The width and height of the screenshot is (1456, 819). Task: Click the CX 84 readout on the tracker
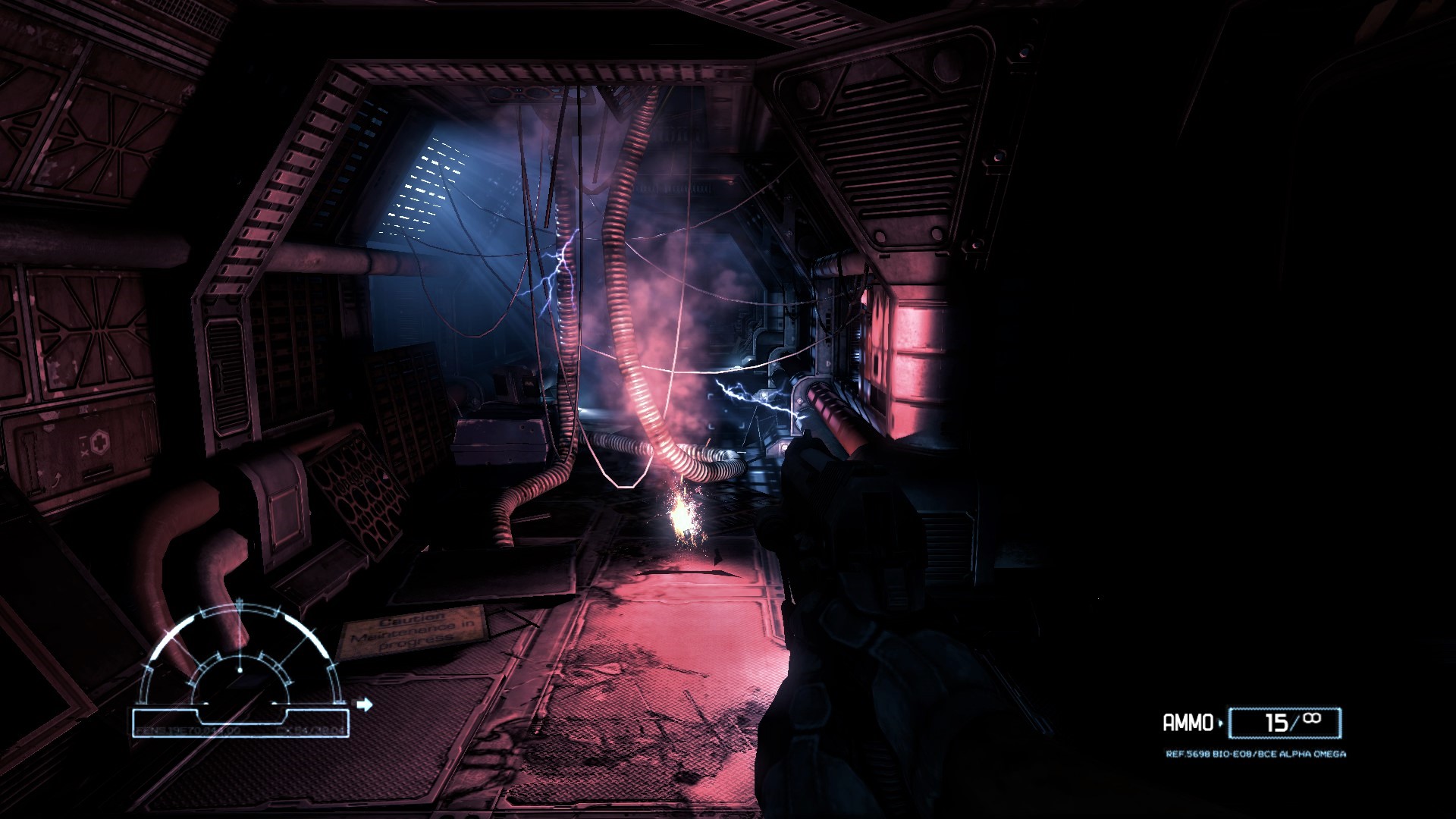pos(306,731)
